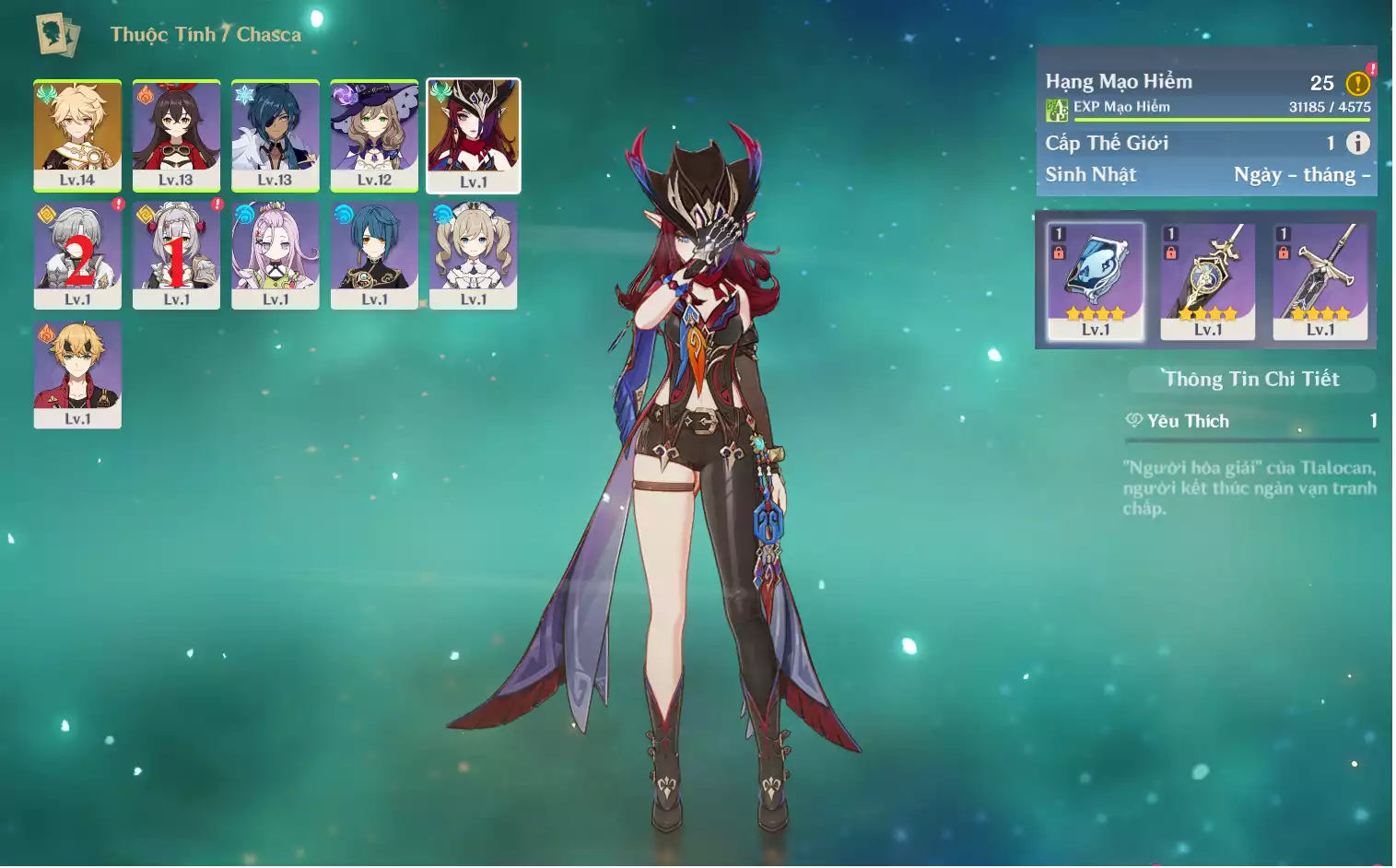Image resolution: width=1396 pixels, height=868 pixels.
Task: Select Amber's character portrait
Action: tap(176, 135)
